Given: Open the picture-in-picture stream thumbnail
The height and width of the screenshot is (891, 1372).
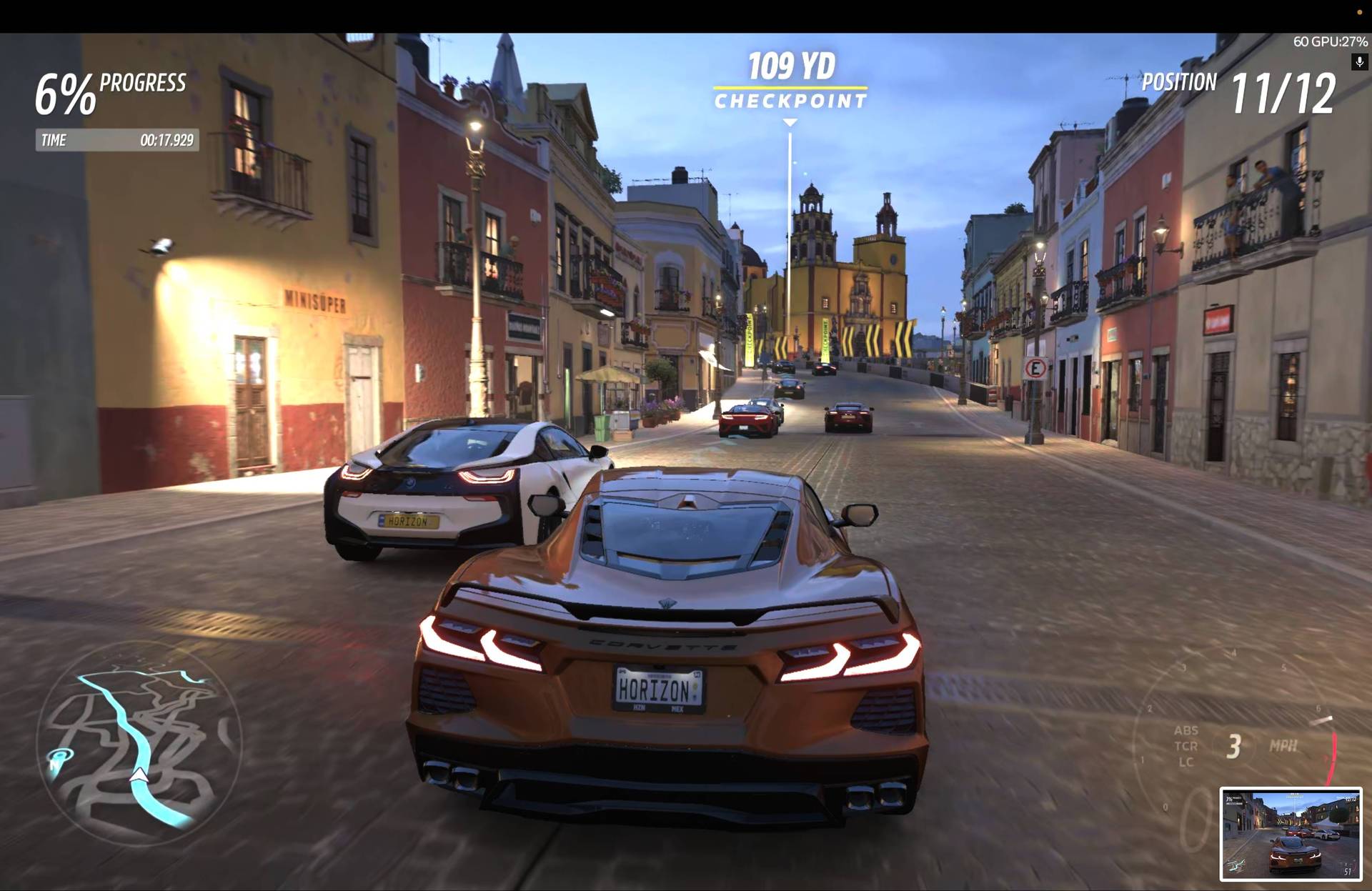Looking at the screenshot, I should coord(1291,834).
